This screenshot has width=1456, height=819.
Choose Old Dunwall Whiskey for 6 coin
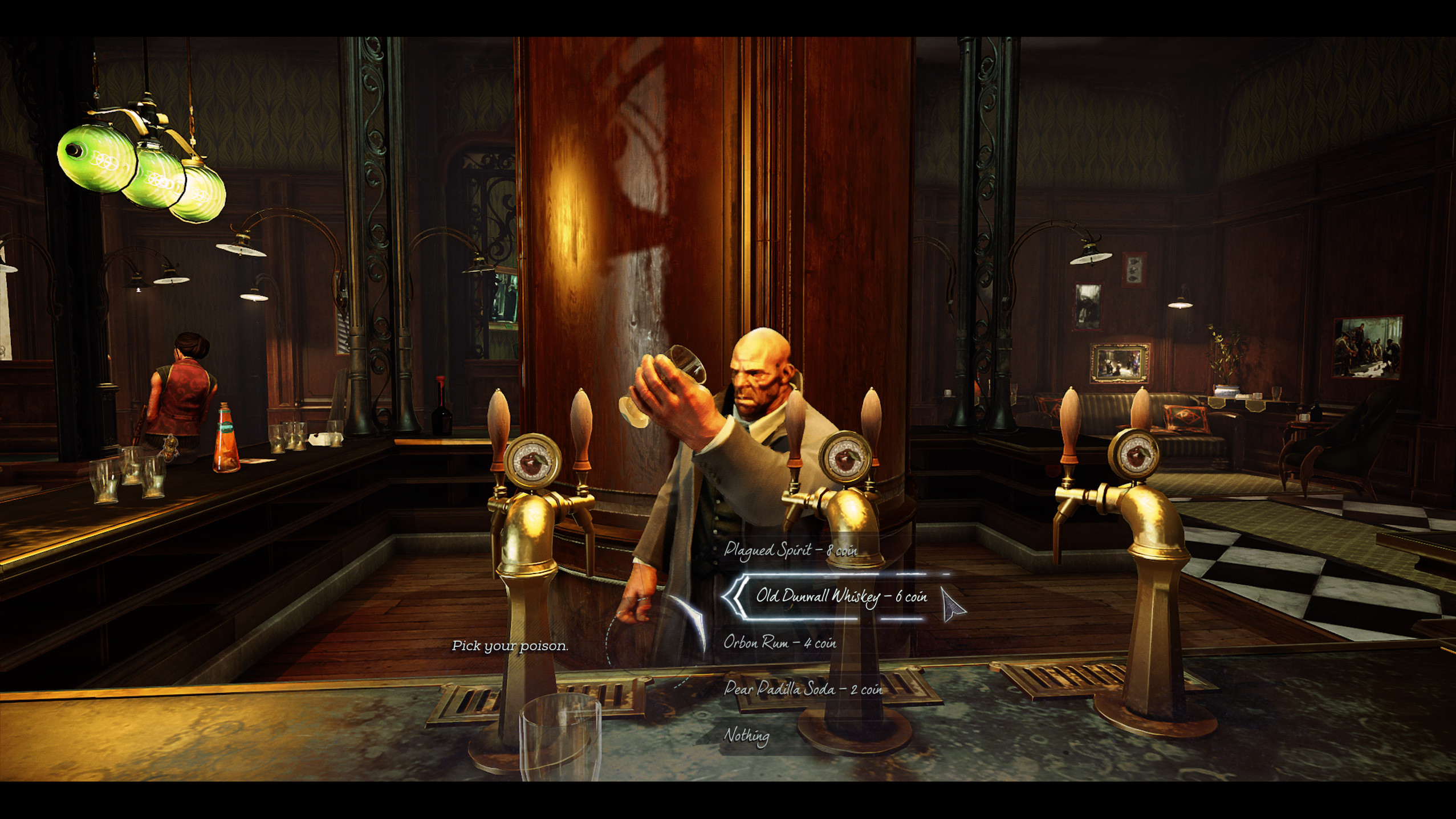[841, 597]
